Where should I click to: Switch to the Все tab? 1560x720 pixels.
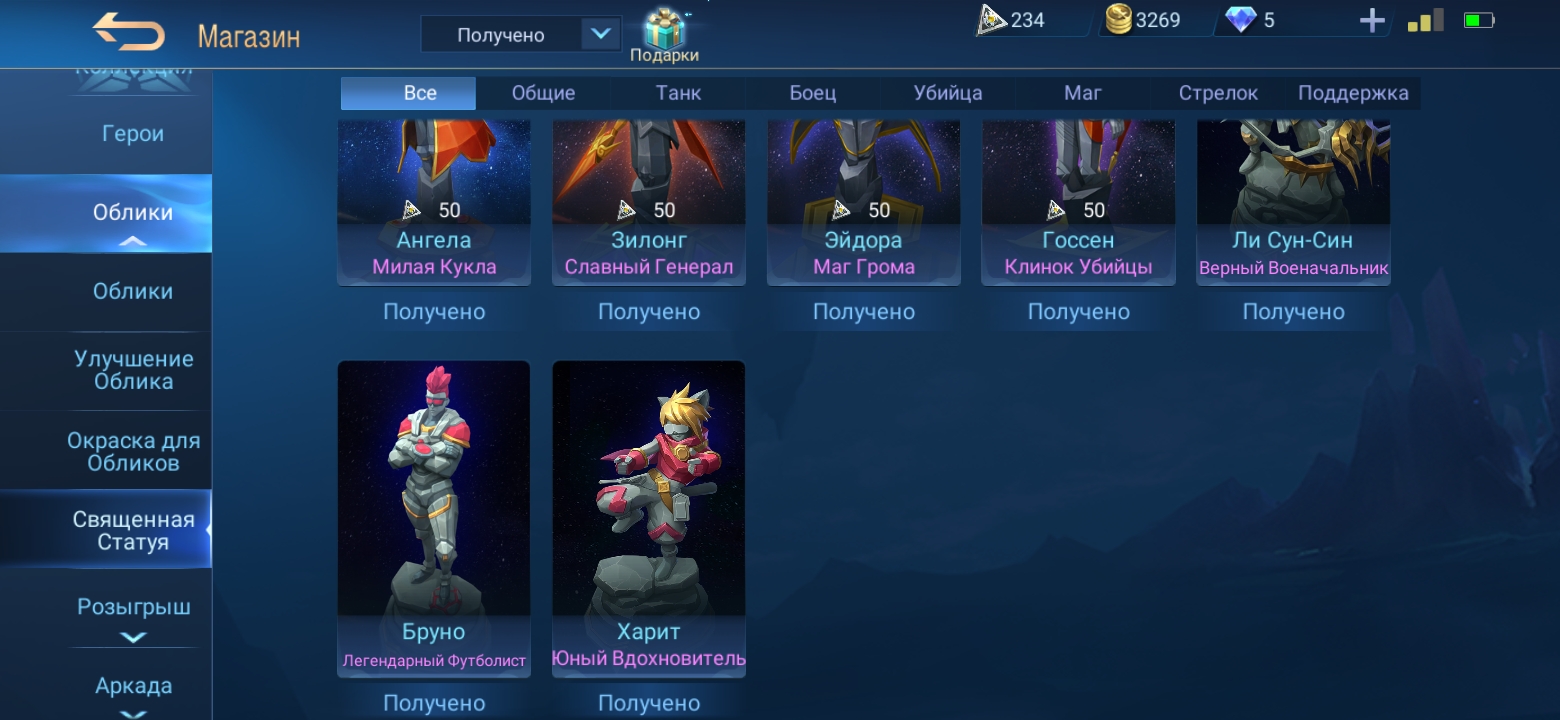coord(420,93)
